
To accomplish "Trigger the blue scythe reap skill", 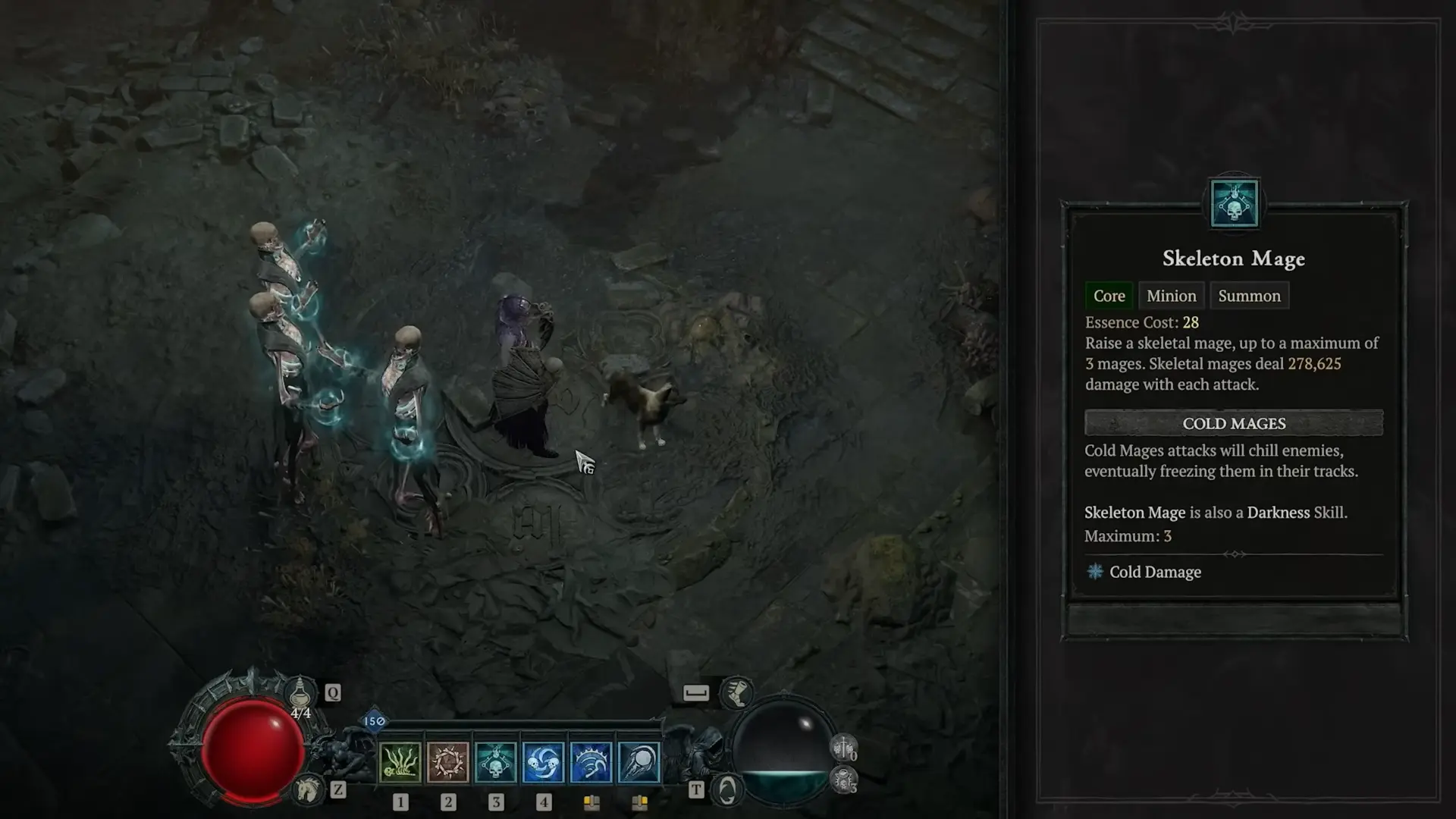I will click(591, 762).
